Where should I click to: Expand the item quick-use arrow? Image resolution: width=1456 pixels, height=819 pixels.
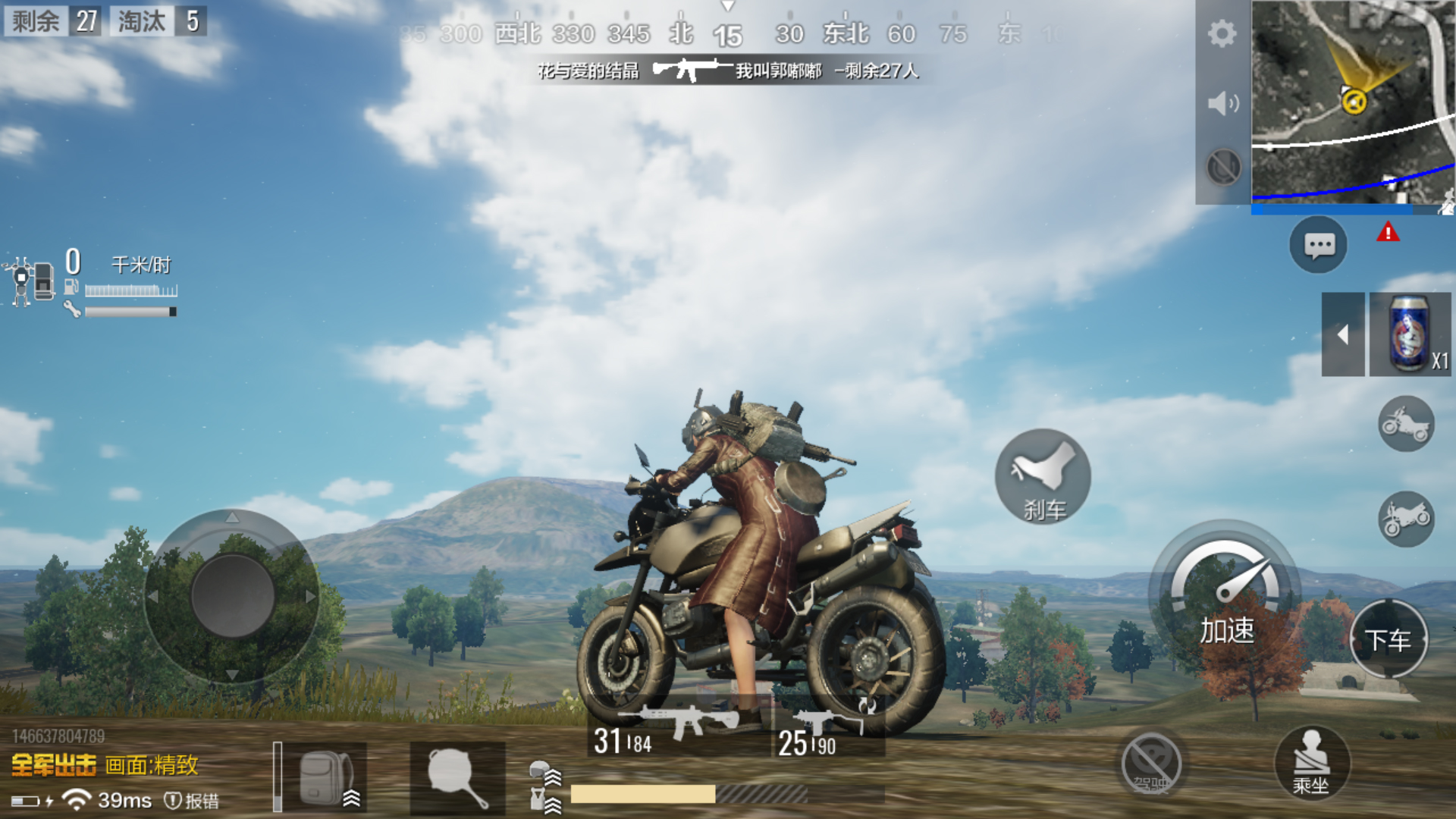[x=1343, y=334]
